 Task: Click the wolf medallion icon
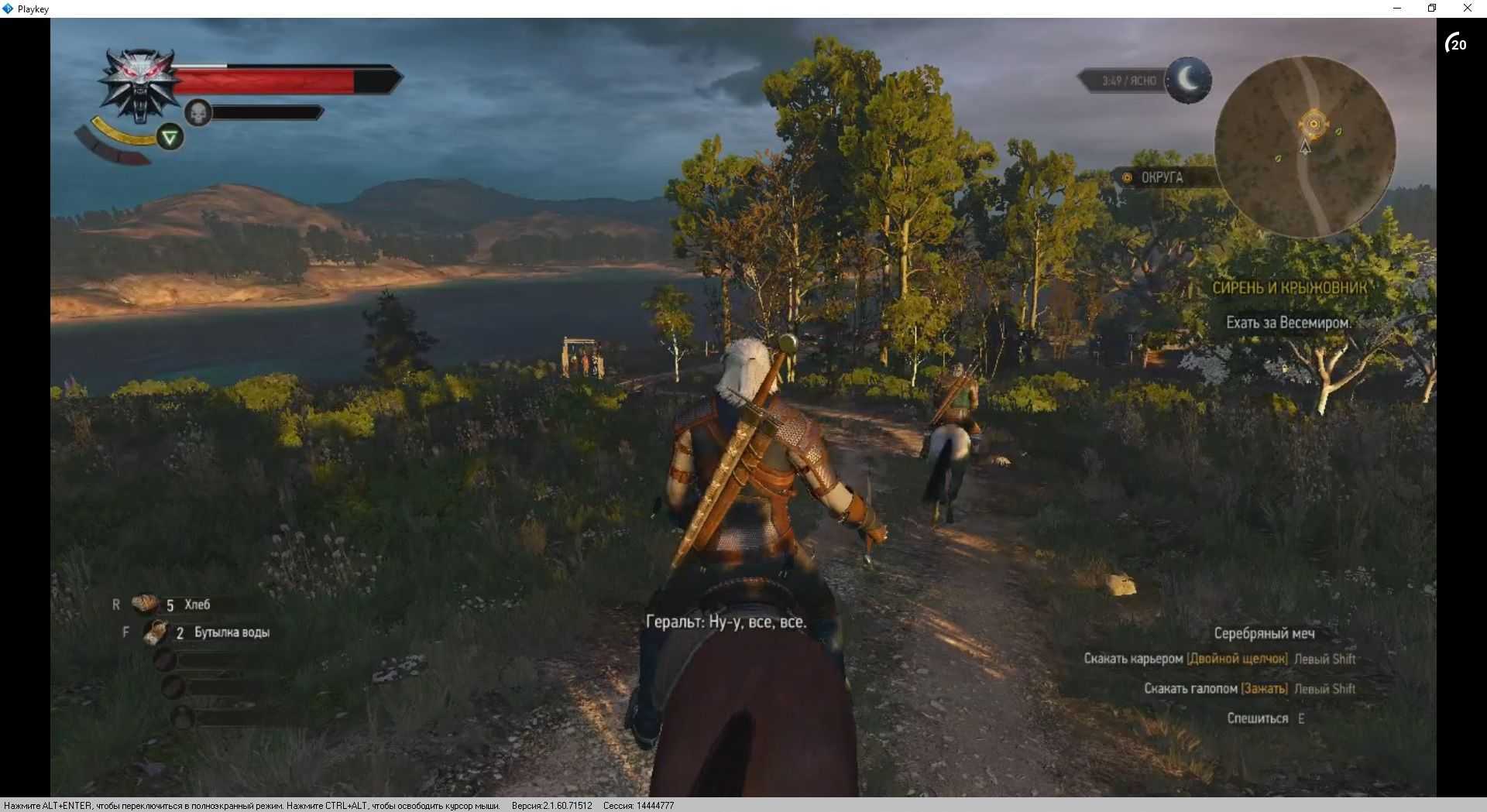140,84
